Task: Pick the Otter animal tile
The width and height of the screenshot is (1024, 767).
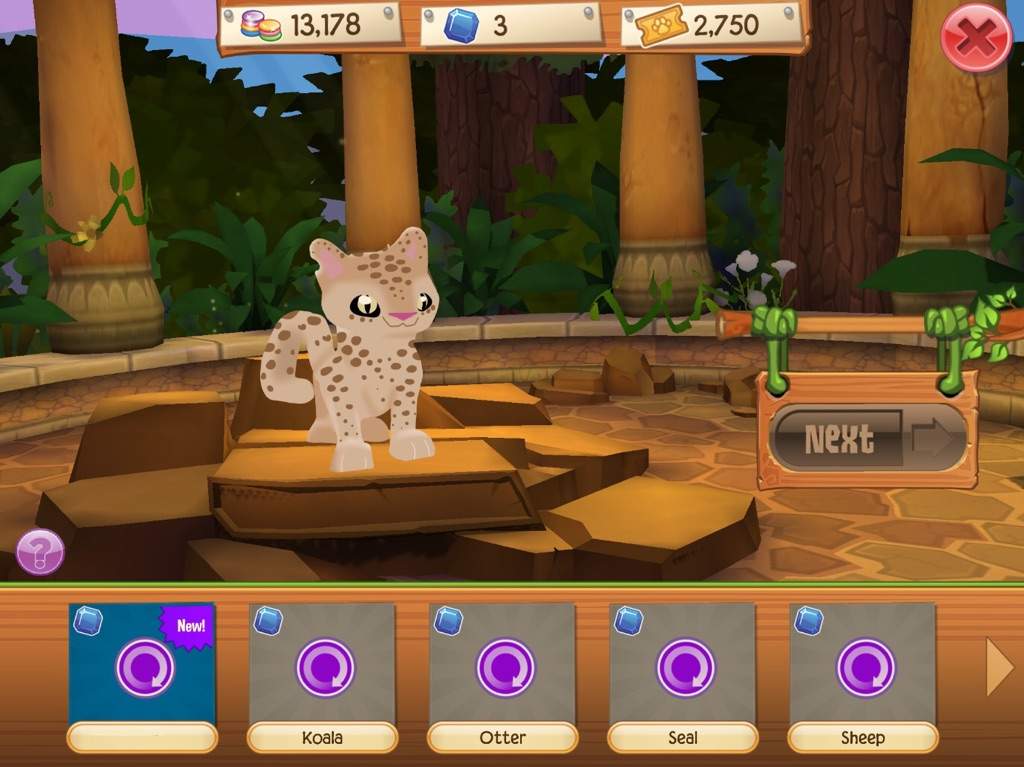Action: point(502,666)
